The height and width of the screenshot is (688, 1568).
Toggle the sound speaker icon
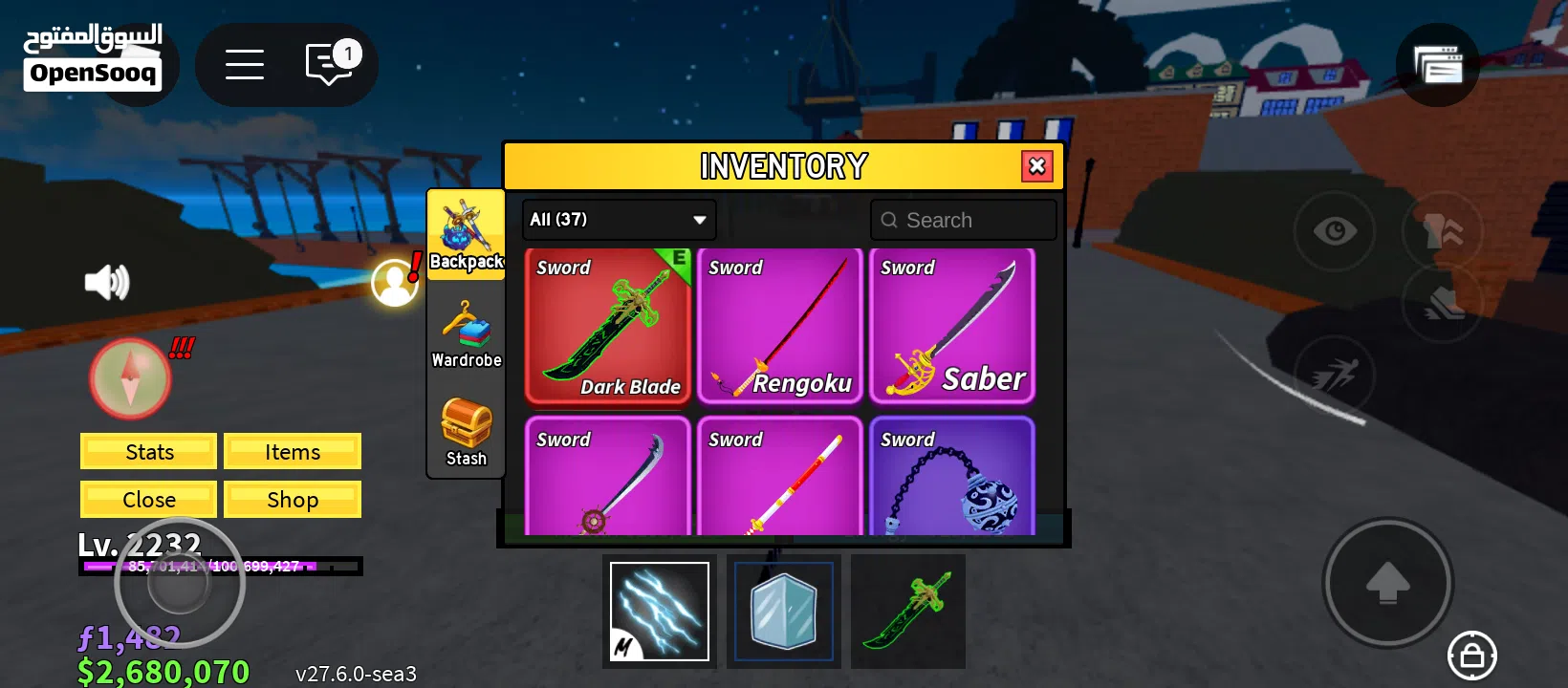[107, 282]
